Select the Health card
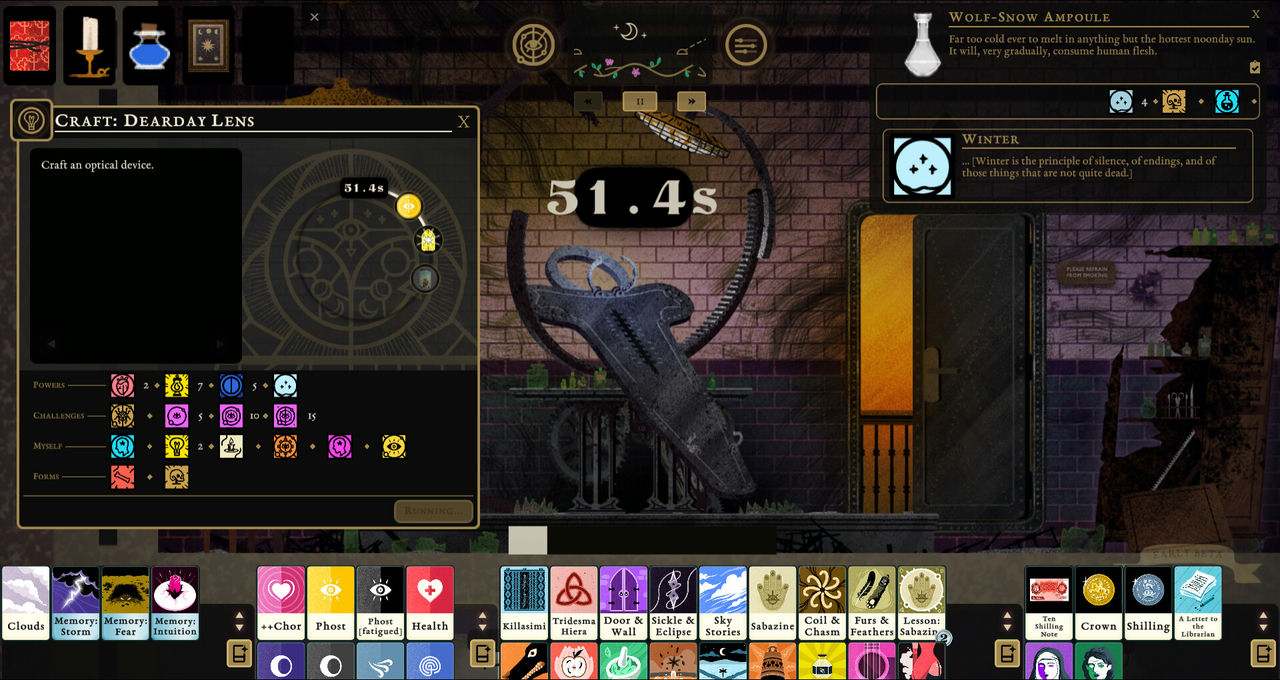The height and width of the screenshot is (680, 1280). (x=430, y=603)
